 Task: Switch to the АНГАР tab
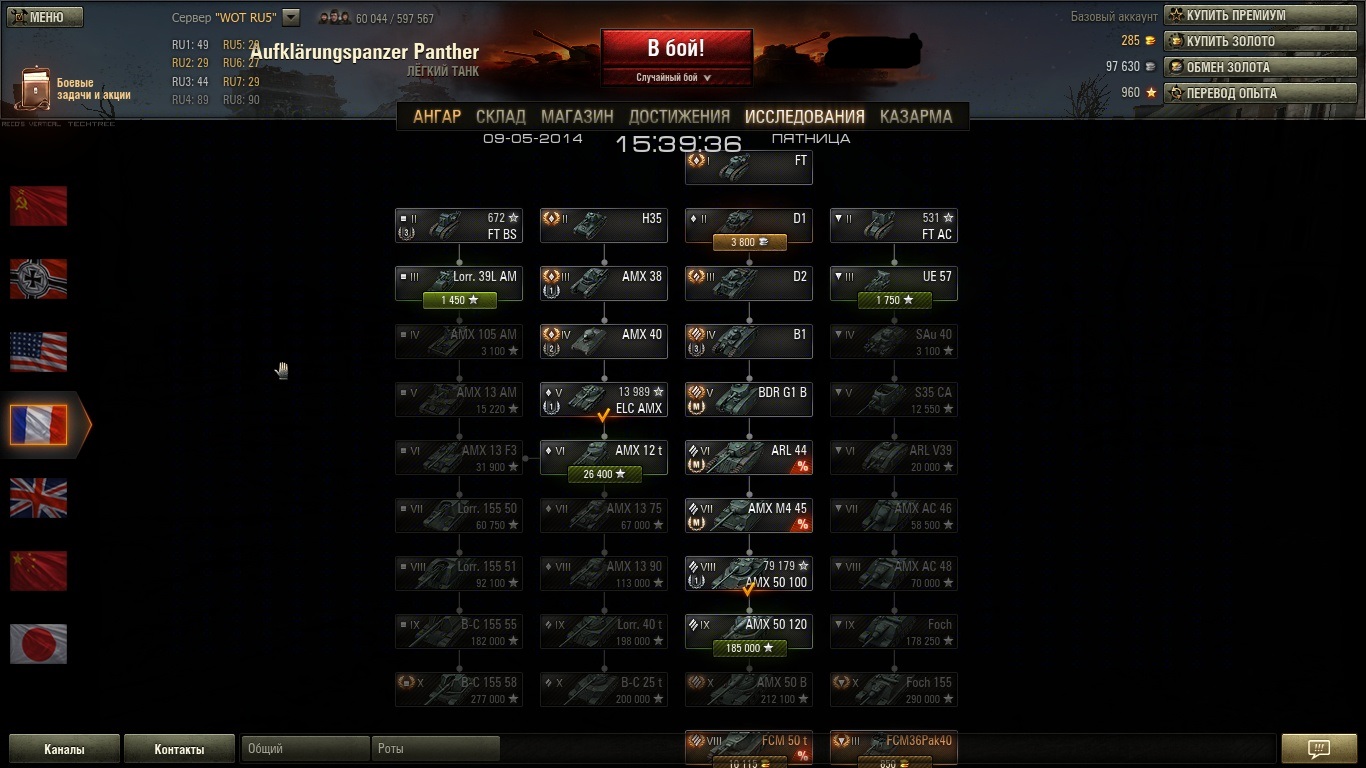(x=437, y=116)
